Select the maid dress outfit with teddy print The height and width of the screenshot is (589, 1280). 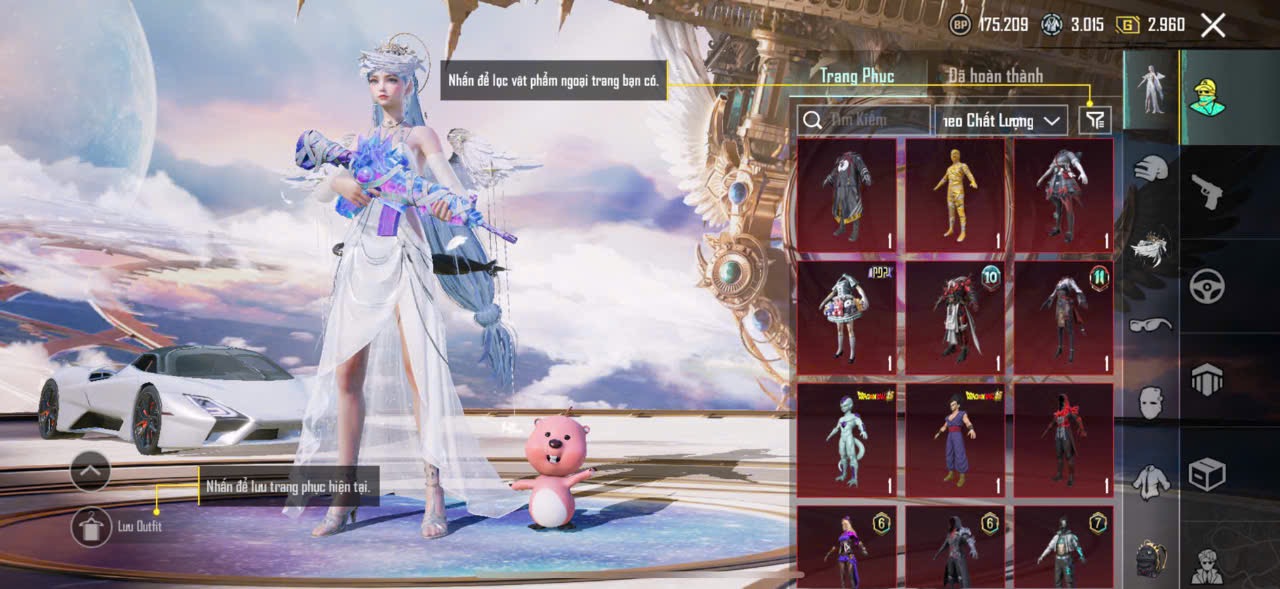[x=847, y=318]
